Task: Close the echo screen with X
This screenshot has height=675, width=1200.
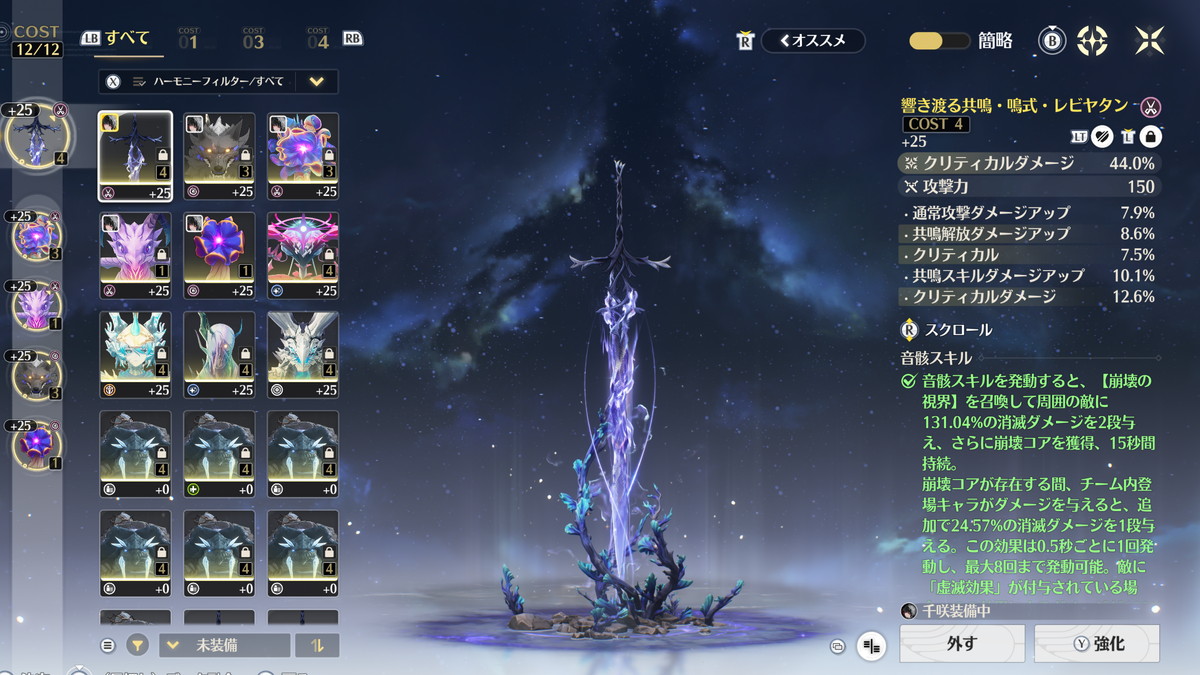Action: tap(1149, 41)
